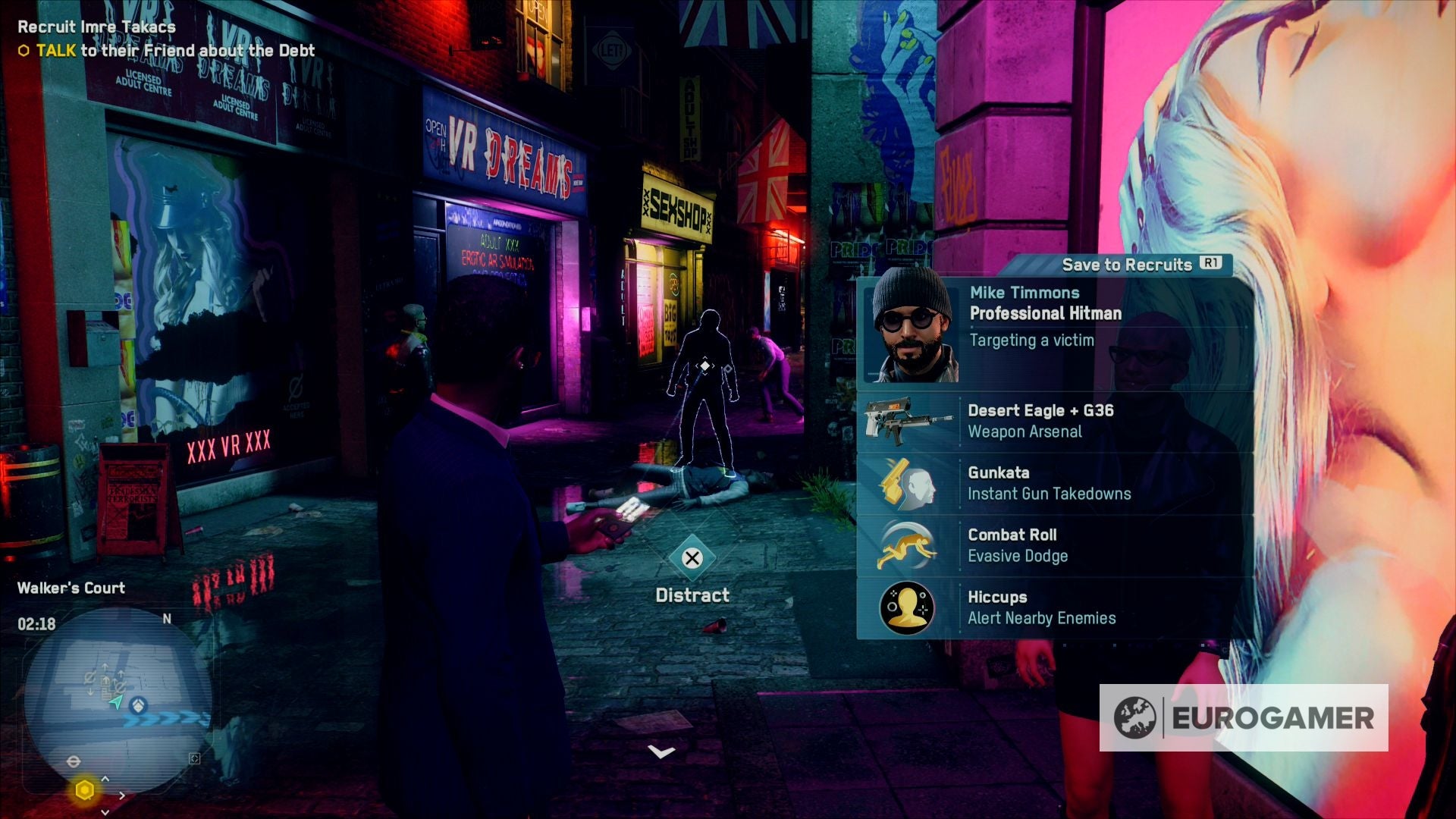The height and width of the screenshot is (819, 1456).
Task: Choose the Desert Eagle + G36 weapon row
Action: 1053,421
